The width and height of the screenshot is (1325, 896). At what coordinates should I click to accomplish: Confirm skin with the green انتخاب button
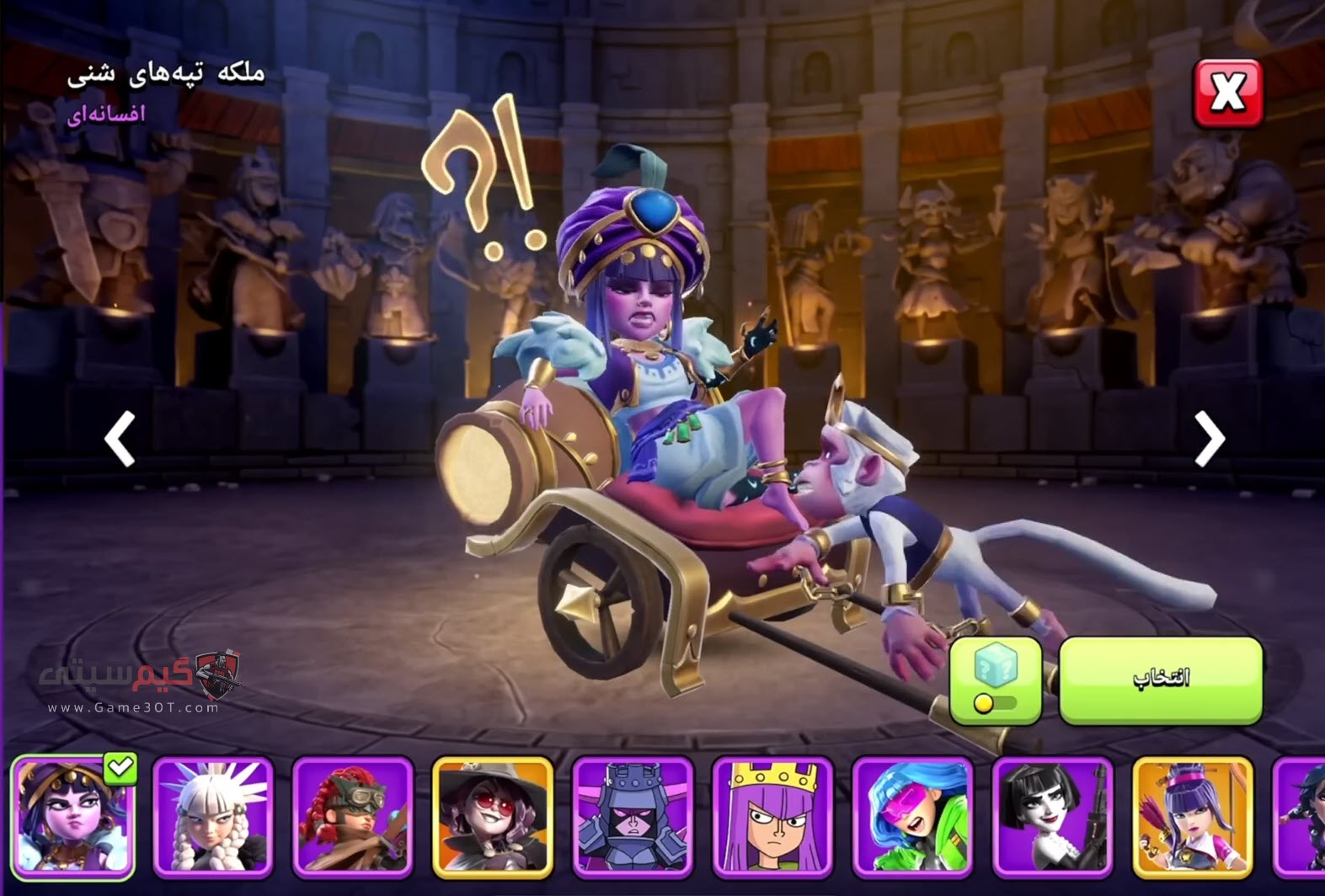1161,680
